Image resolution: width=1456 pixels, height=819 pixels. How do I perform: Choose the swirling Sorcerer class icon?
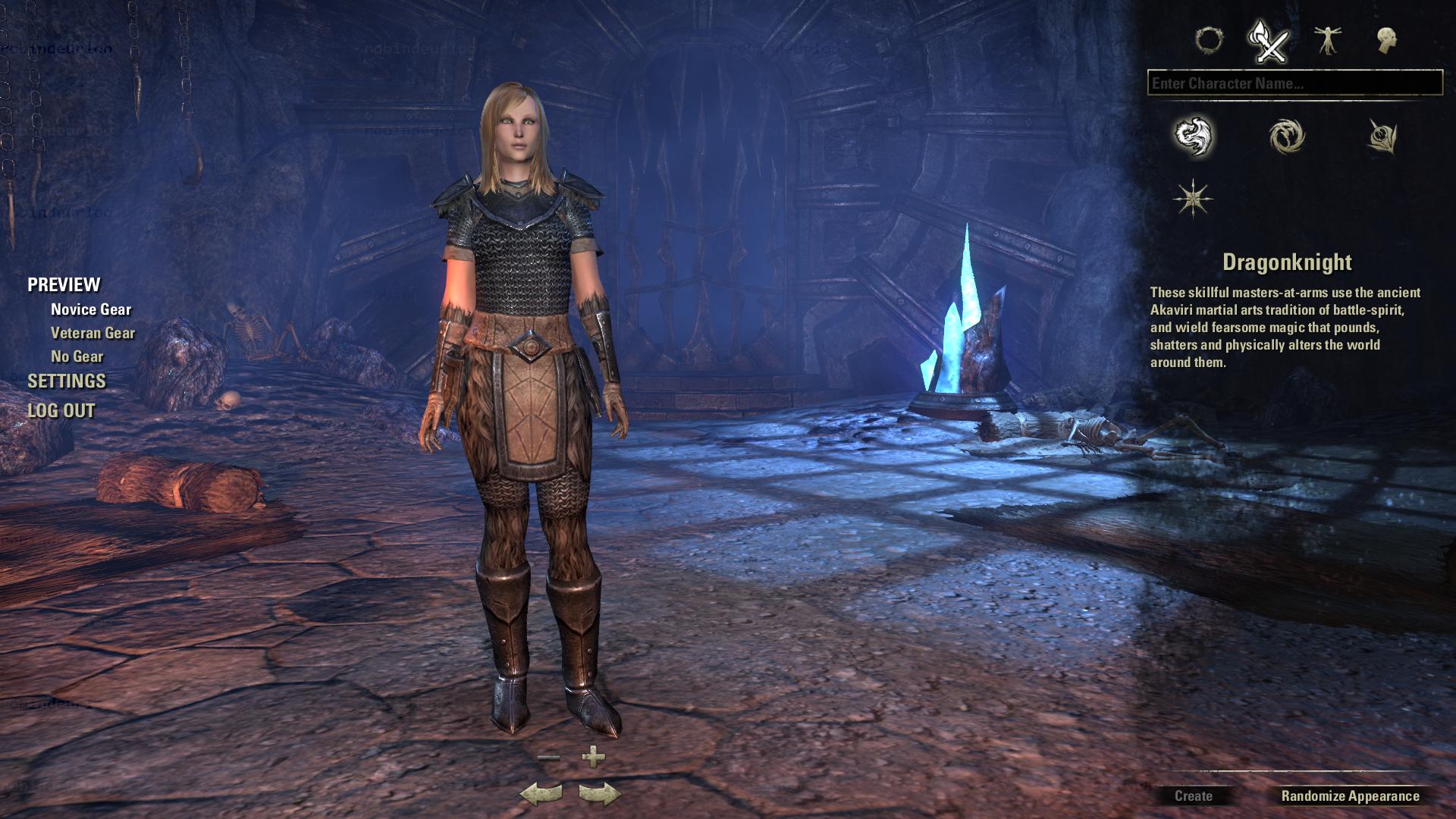[1287, 136]
